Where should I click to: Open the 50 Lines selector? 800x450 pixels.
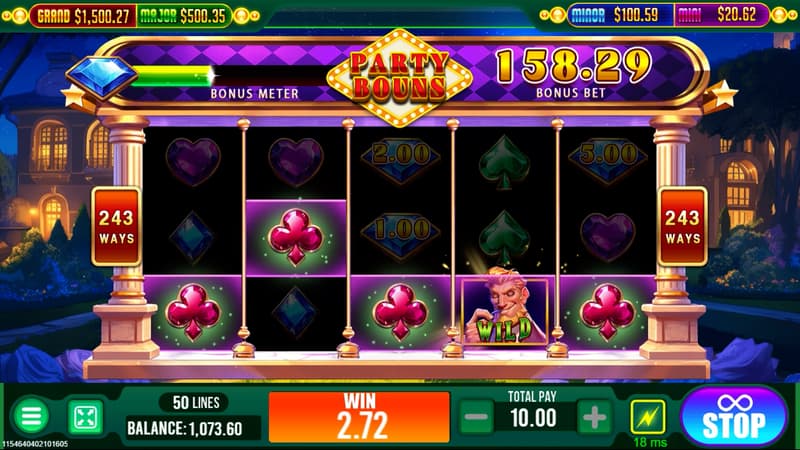tap(194, 402)
